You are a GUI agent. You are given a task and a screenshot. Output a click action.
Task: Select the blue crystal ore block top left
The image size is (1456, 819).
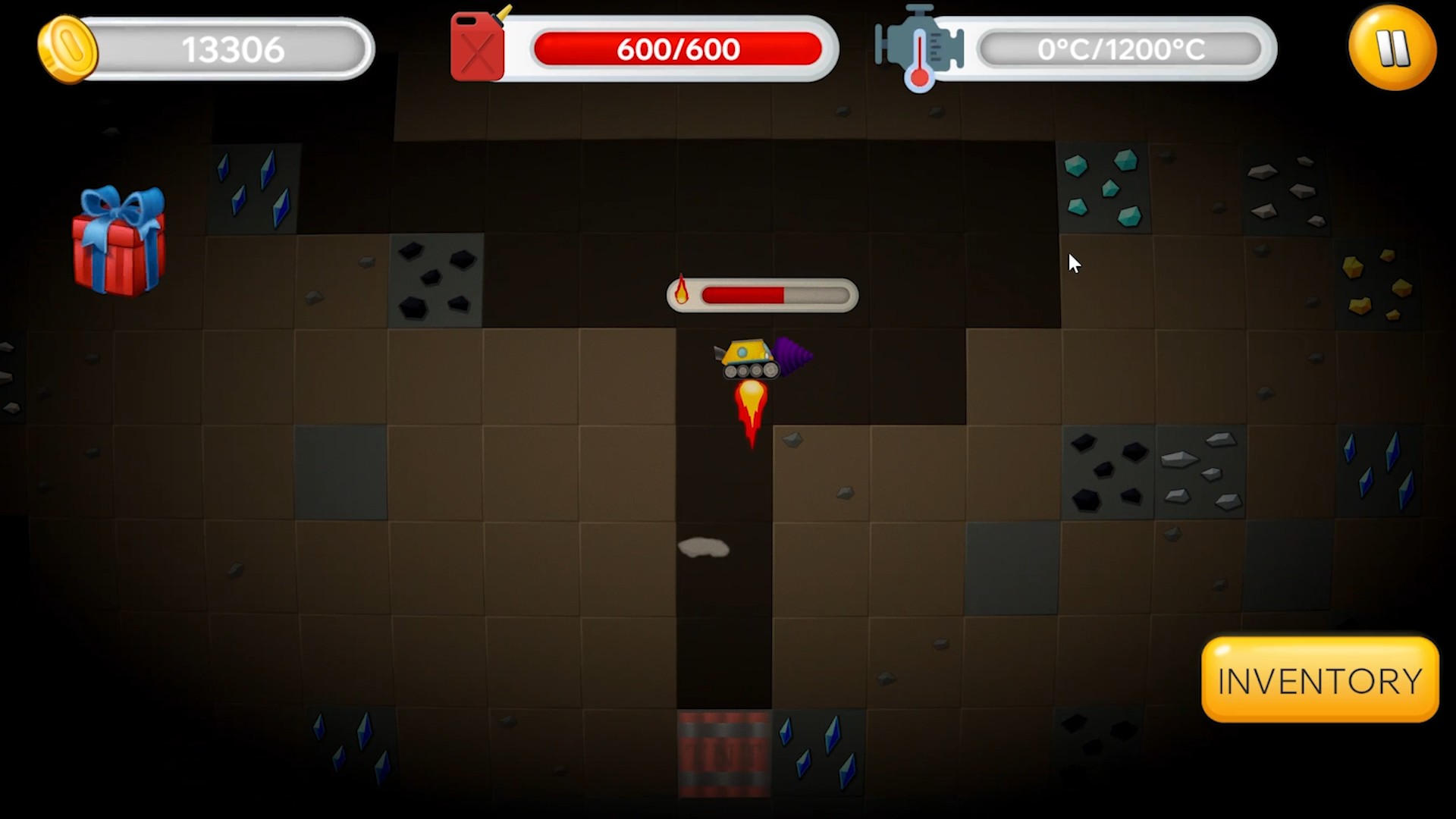coord(253,188)
